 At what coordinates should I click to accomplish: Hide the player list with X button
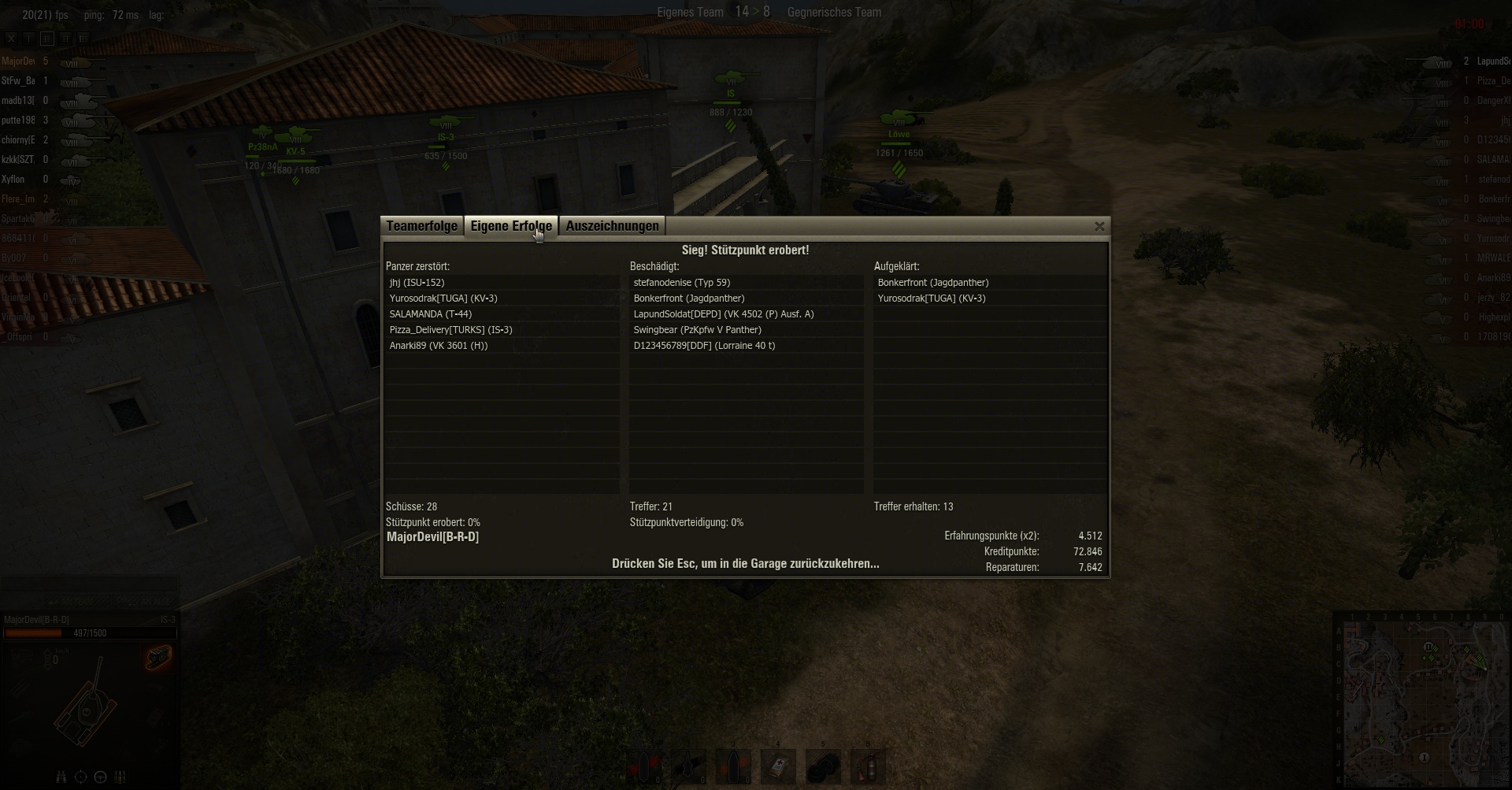(x=11, y=39)
